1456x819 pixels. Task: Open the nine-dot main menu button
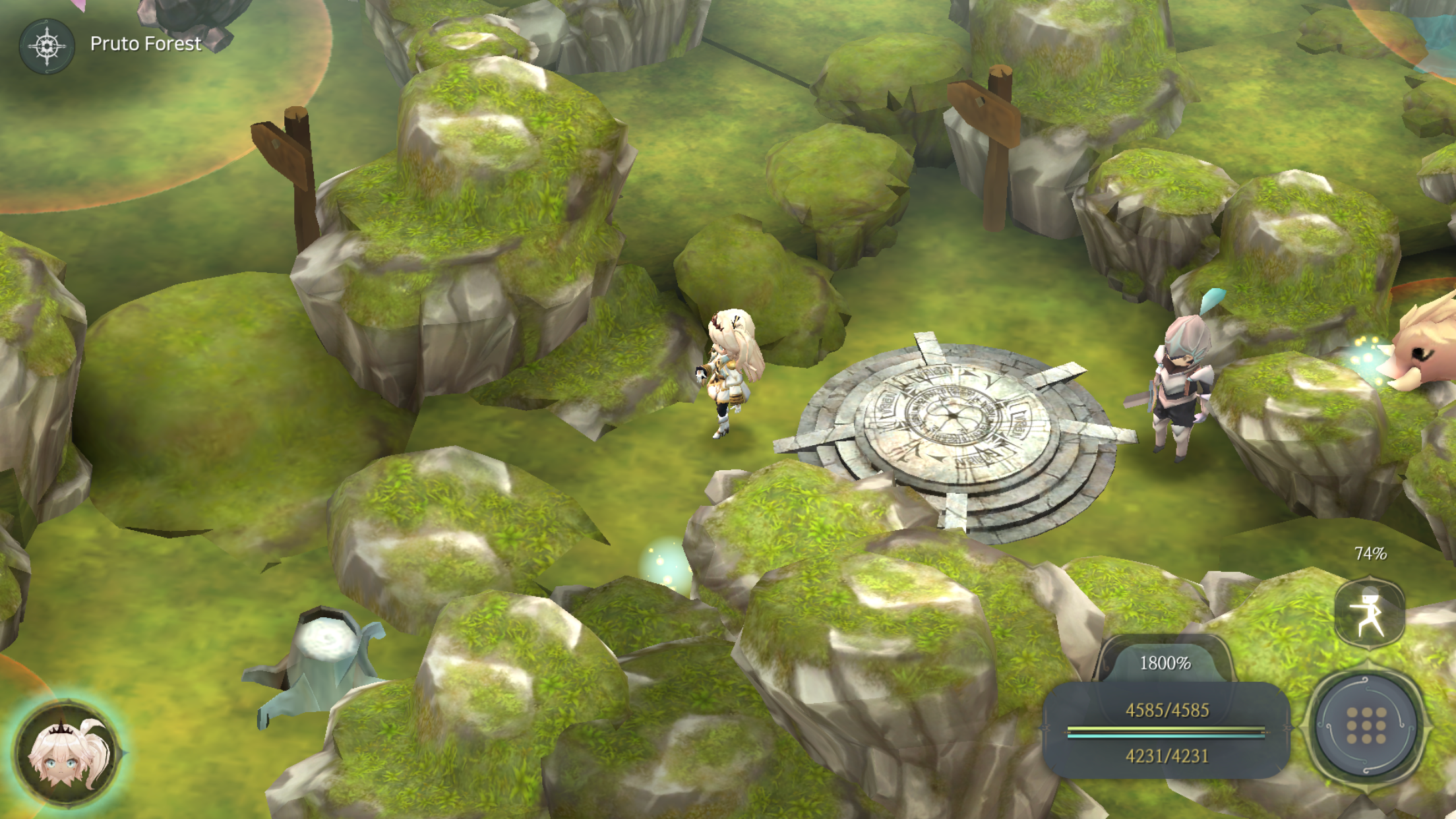(x=1366, y=726)
